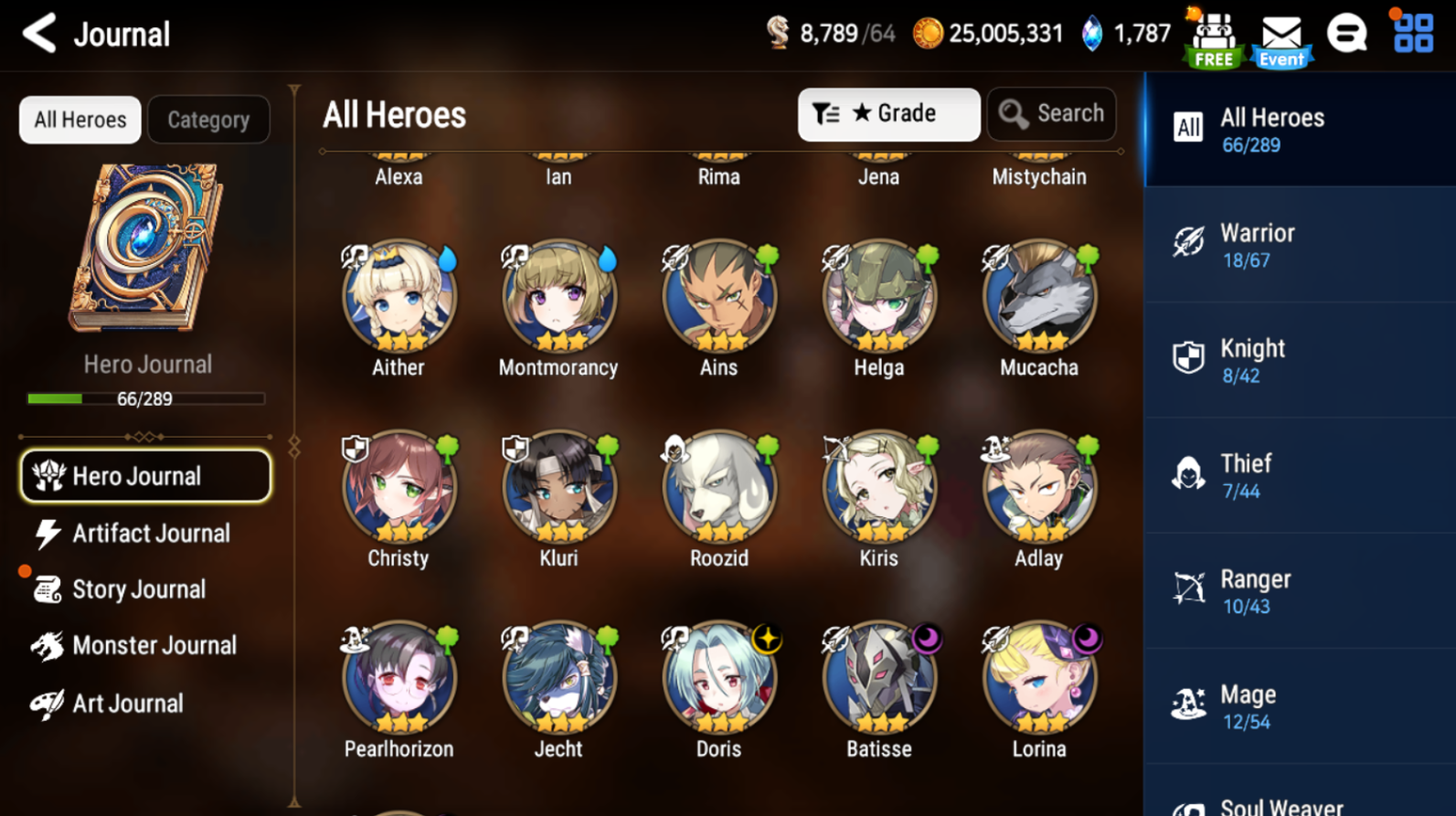Show only Ranger heroes

coord(1298,591)
